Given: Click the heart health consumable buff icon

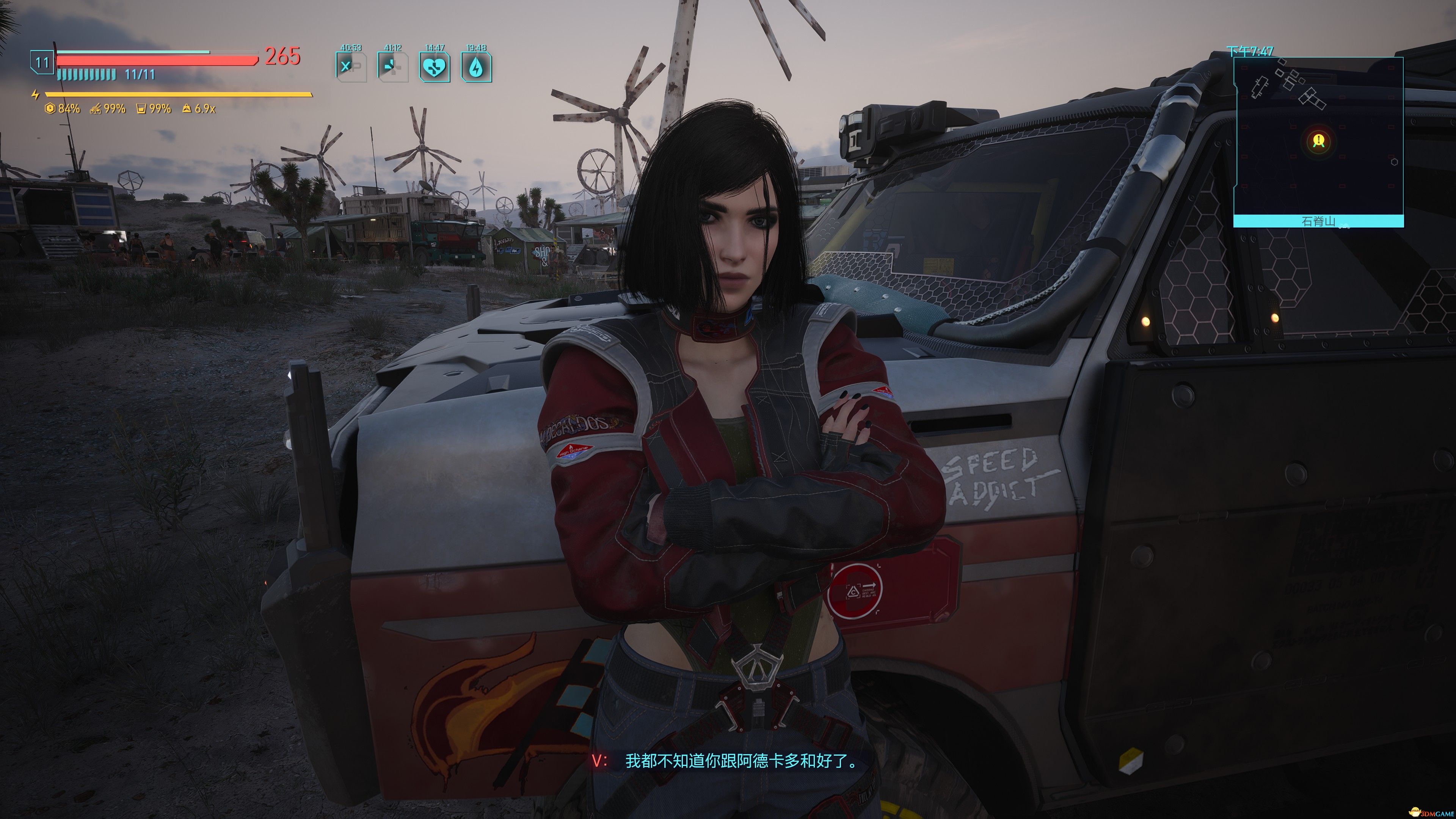Looking at the screenshot, I should tap(436, 68).
